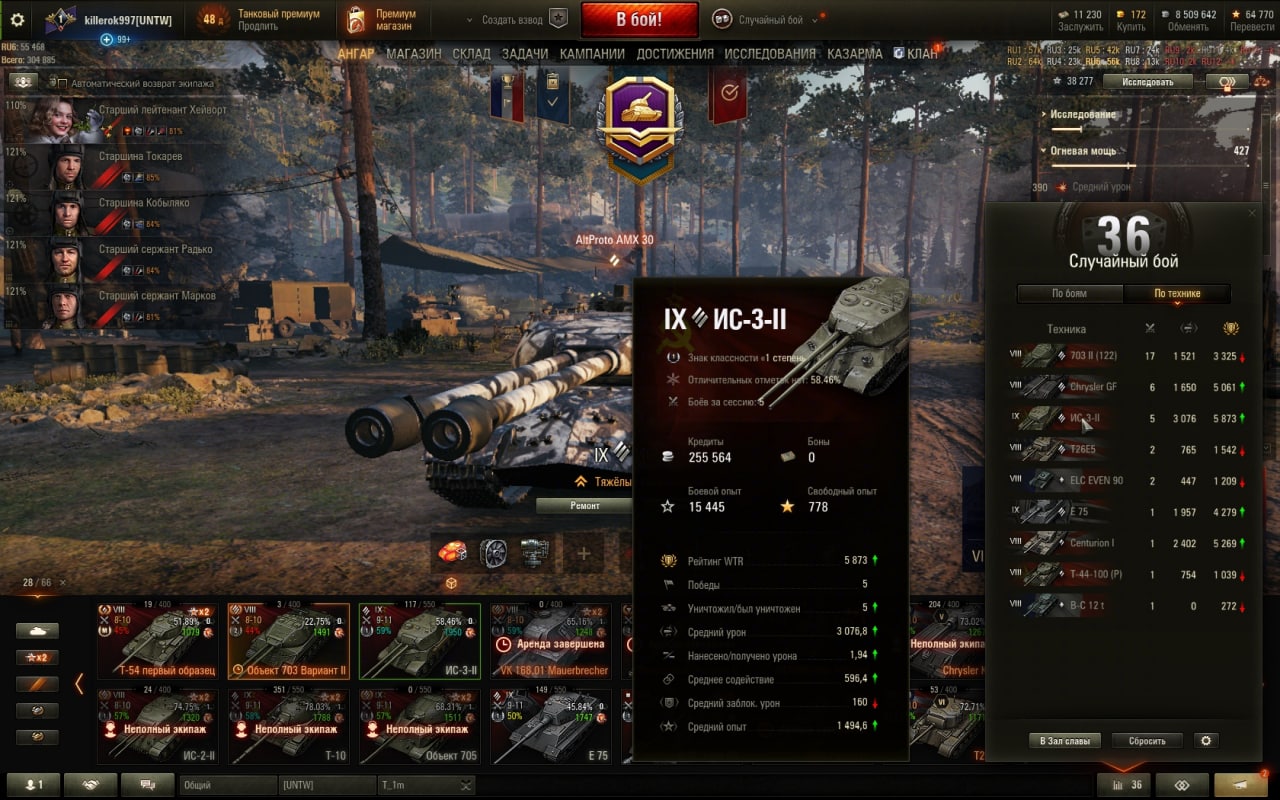The width and height of the screenshot is (1280, 800).
Task: Reset session stats with Сбросить
Action: click(x=1147, y=741)
